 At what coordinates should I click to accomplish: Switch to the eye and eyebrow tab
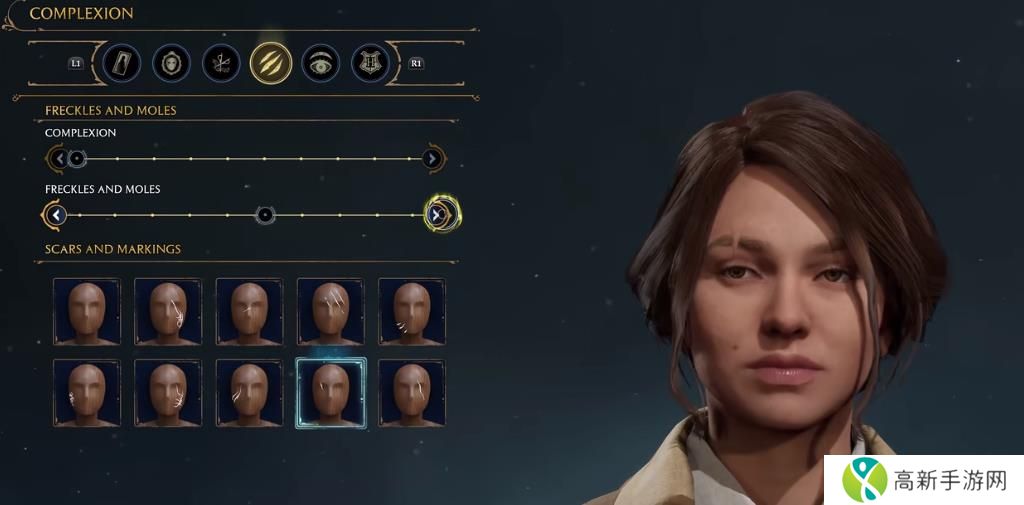tap(321, 63)
